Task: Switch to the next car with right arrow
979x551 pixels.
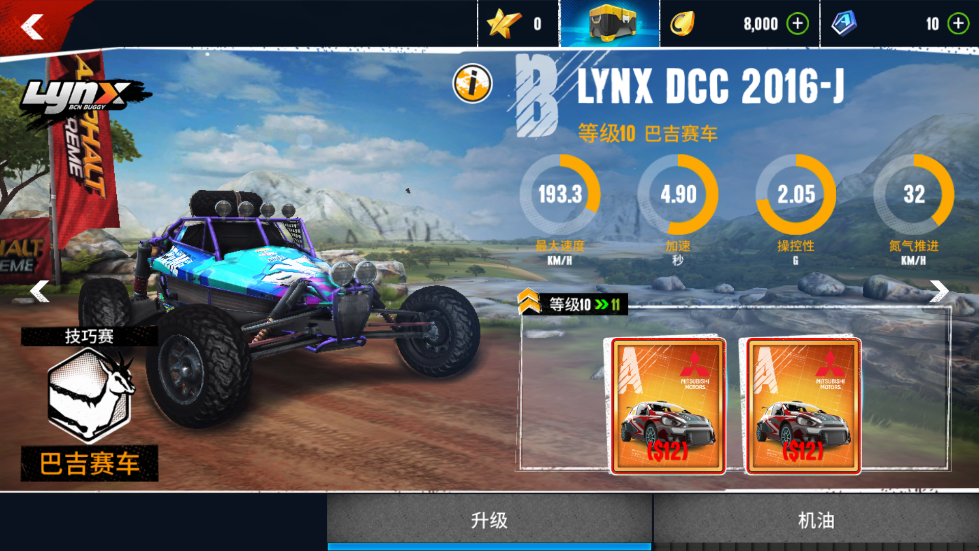Action: click(939, 291)
